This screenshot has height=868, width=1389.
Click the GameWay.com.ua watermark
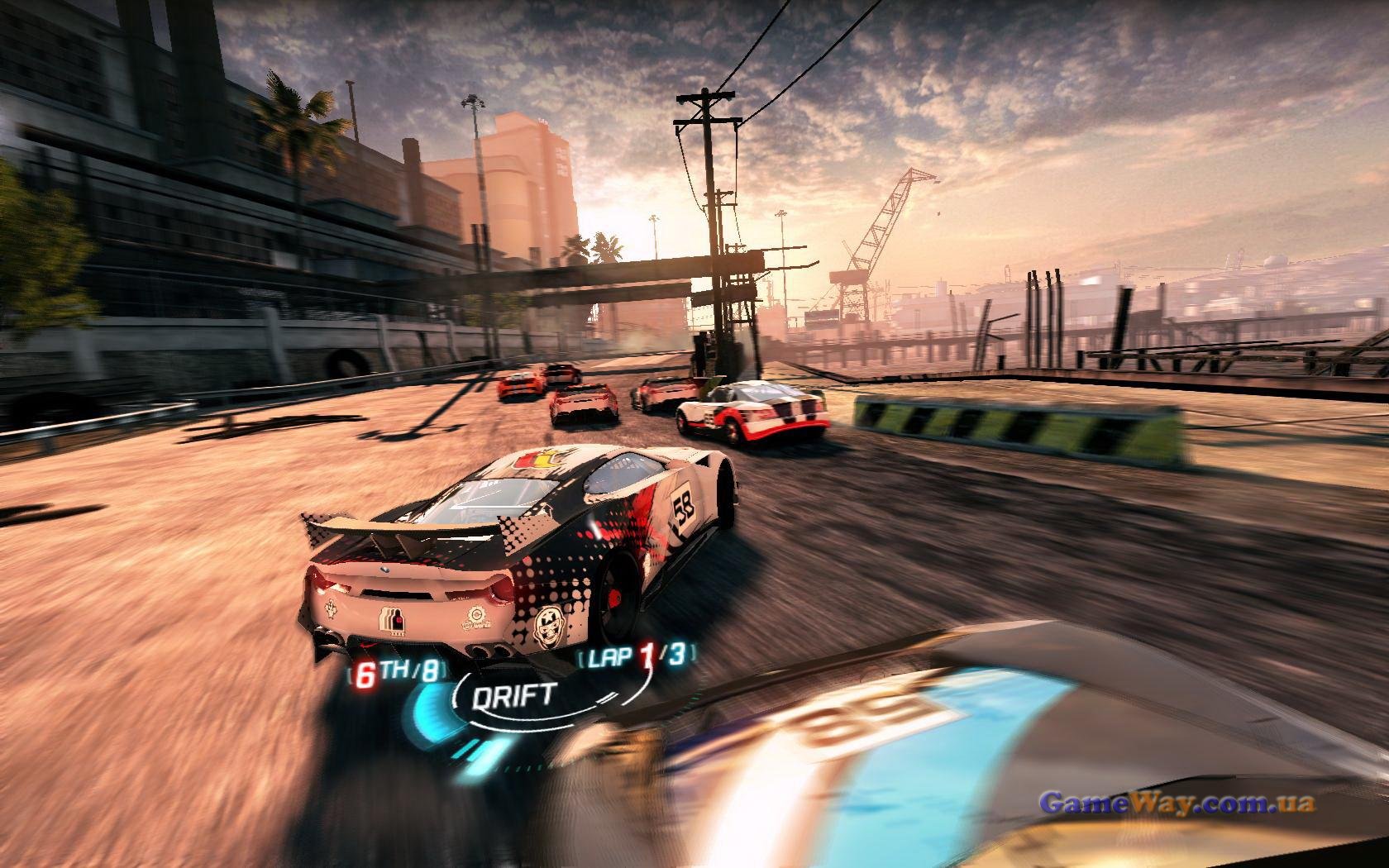[1176, 802]
